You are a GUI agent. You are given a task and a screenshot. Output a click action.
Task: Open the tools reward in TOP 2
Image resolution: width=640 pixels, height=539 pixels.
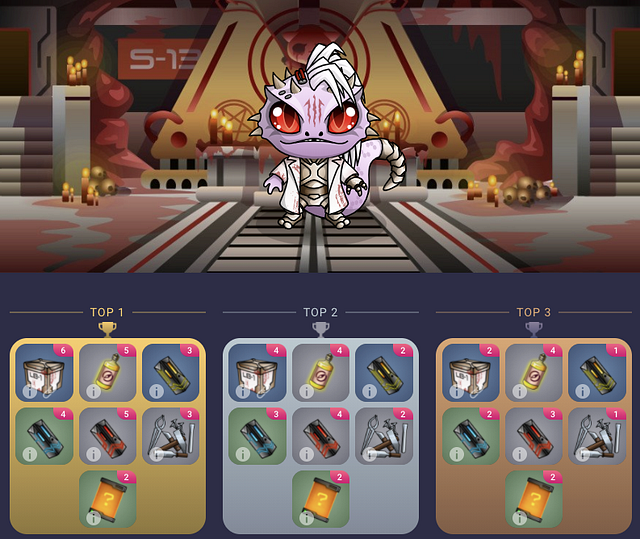pos(384,435)
